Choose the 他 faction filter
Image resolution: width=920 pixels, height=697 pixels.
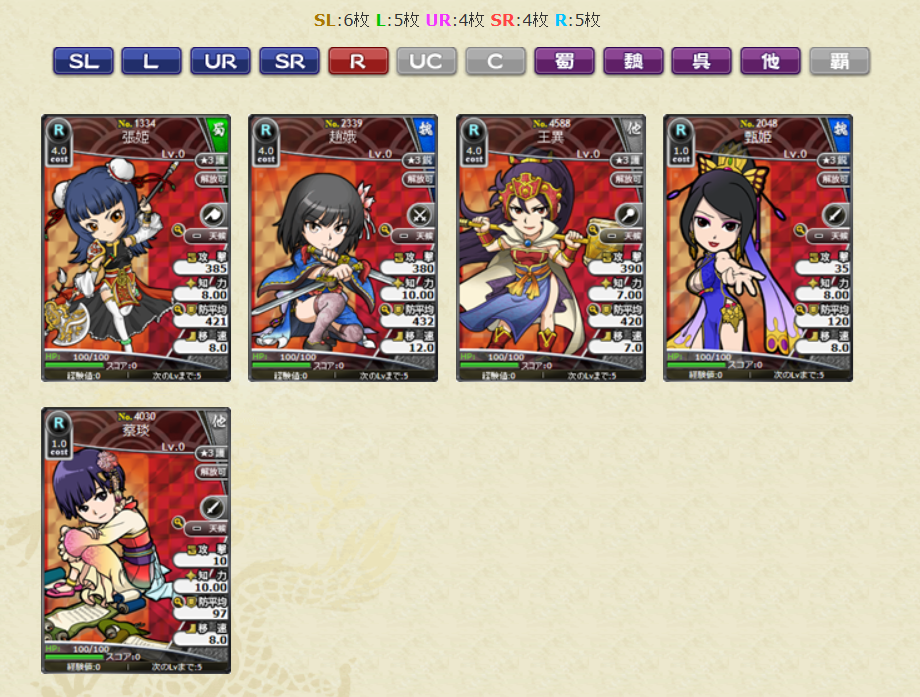pos(770,61)
